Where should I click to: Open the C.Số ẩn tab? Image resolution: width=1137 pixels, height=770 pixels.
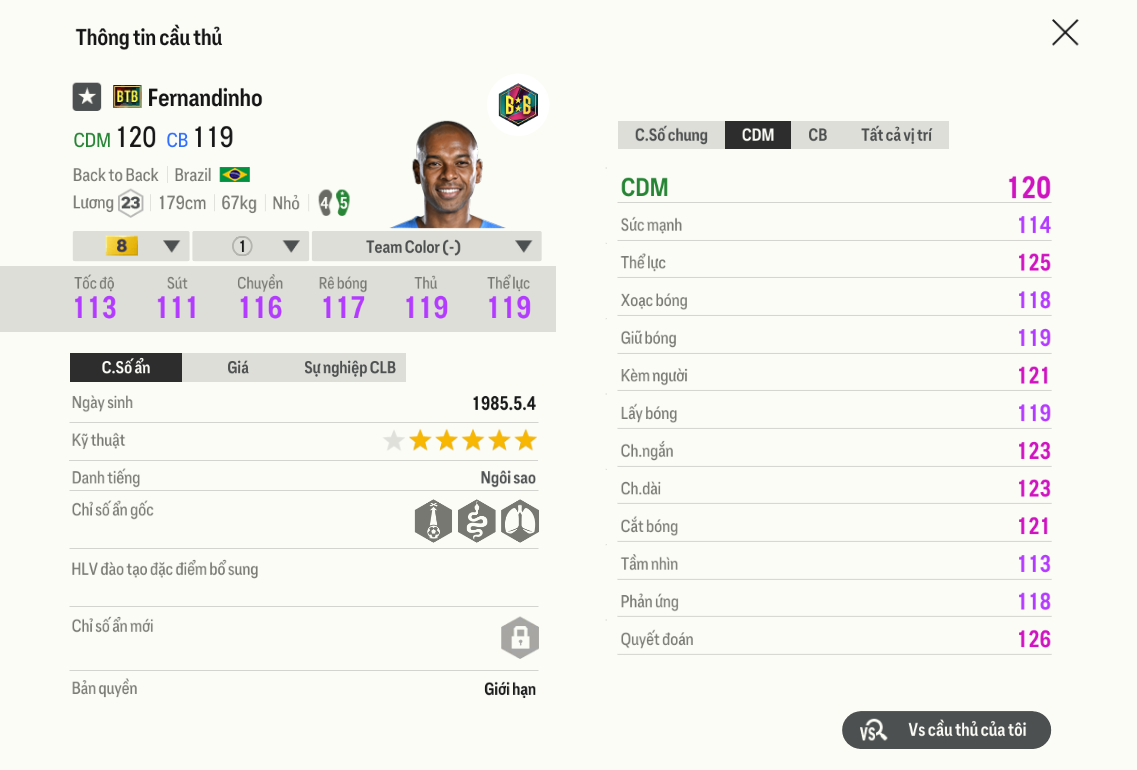(126, 367)
